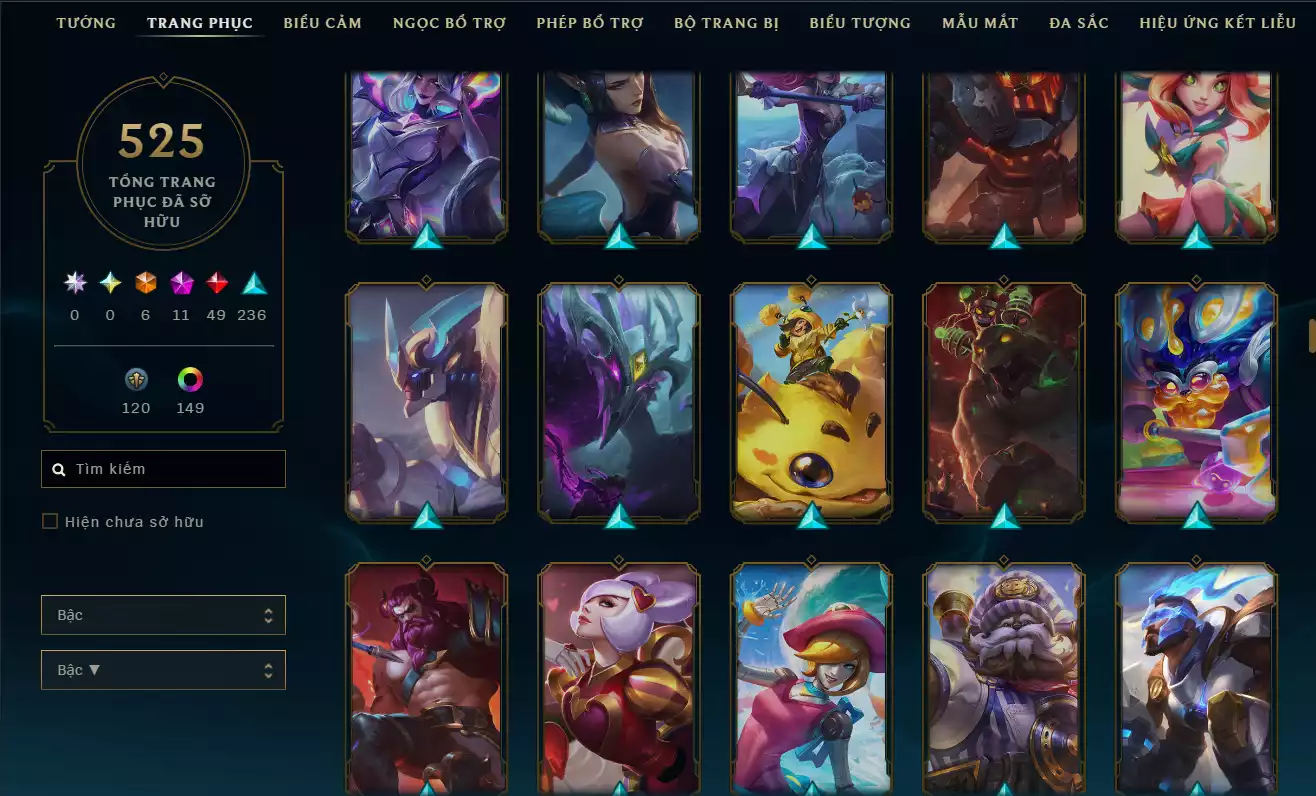
Task: Select the Beemo Teemo skin thumbnail
Action: click(810, 400)
